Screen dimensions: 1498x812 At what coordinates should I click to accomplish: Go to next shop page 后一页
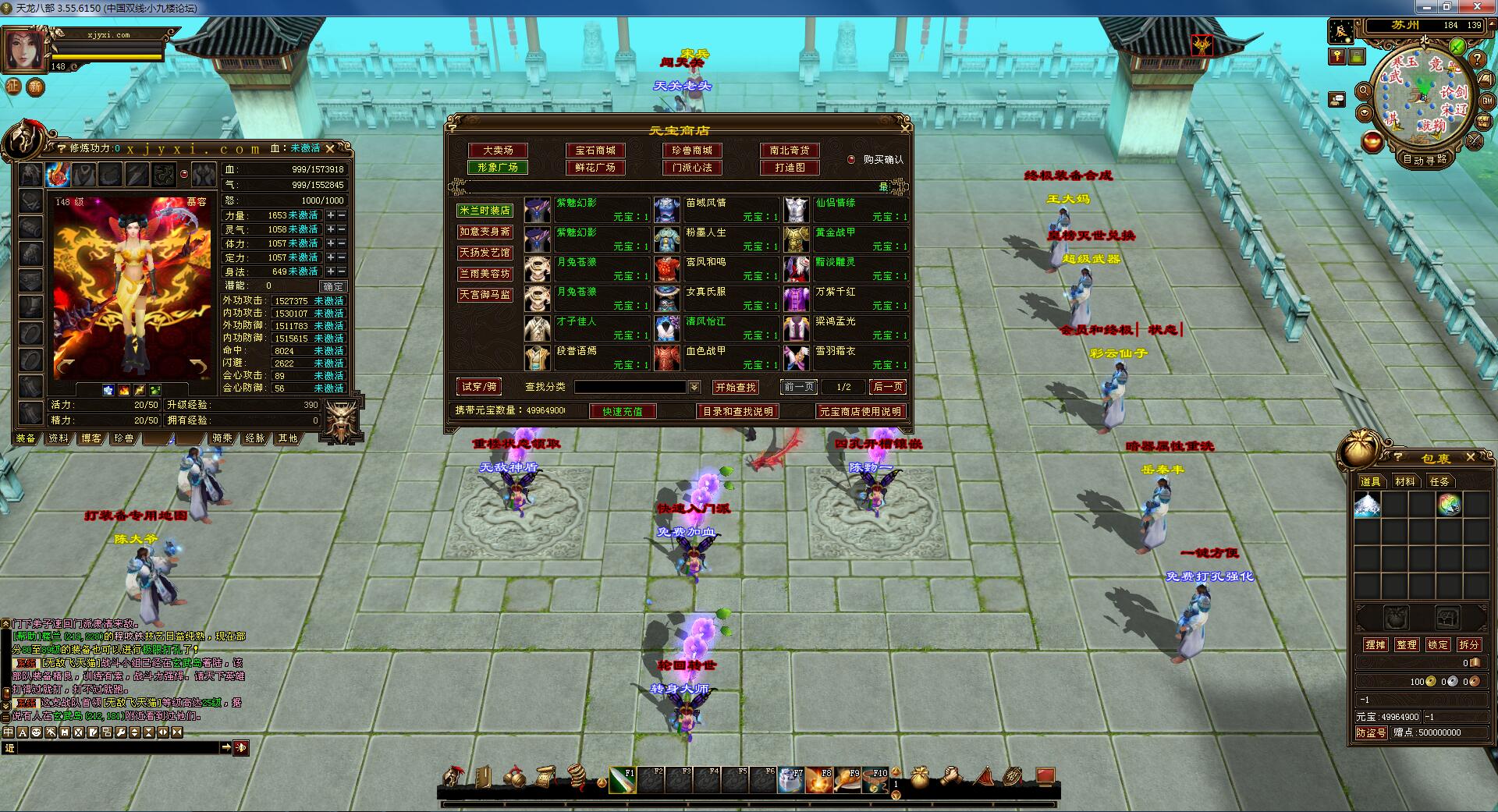point(888,387)
